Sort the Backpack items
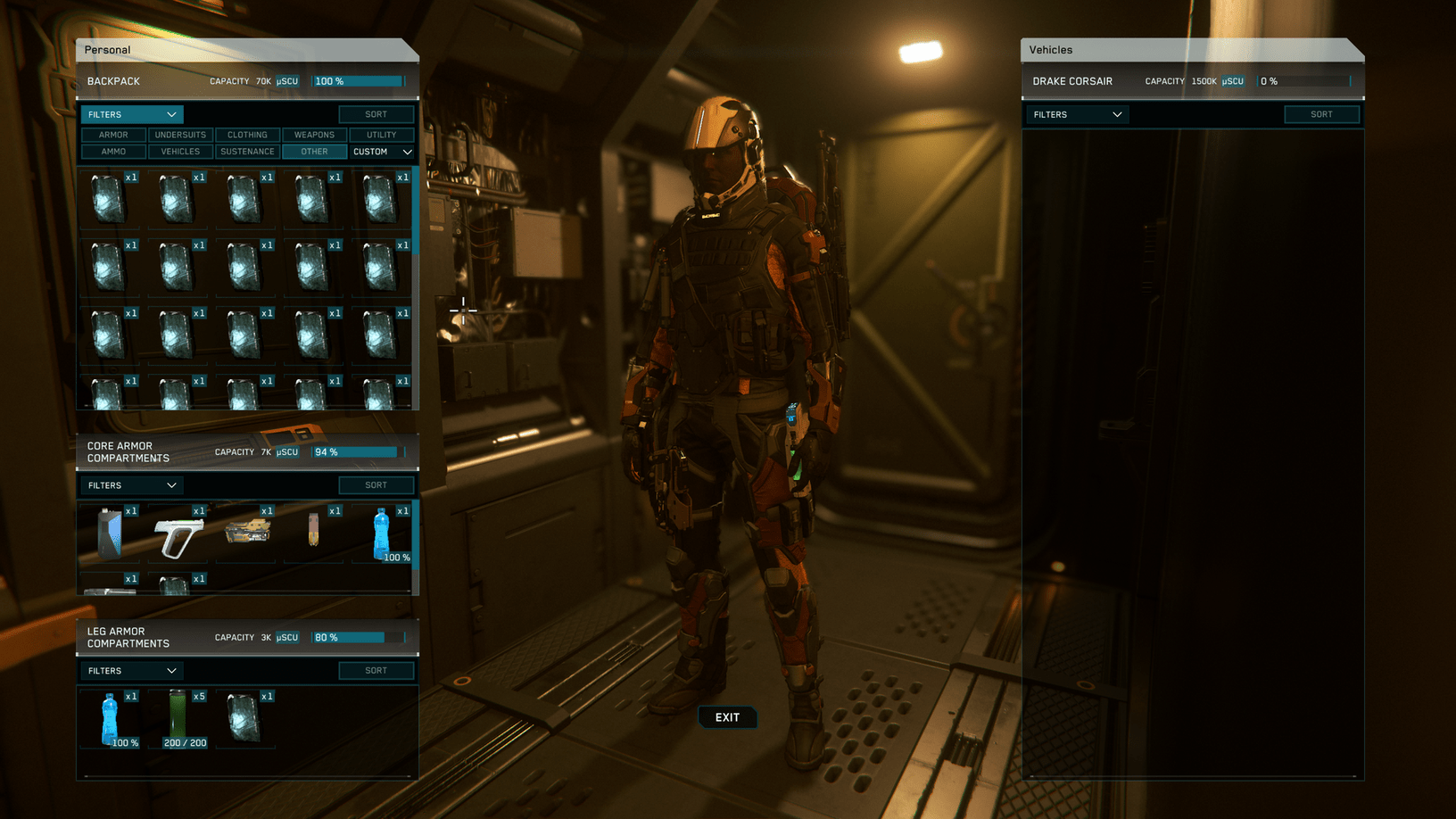 pos(376,114)
